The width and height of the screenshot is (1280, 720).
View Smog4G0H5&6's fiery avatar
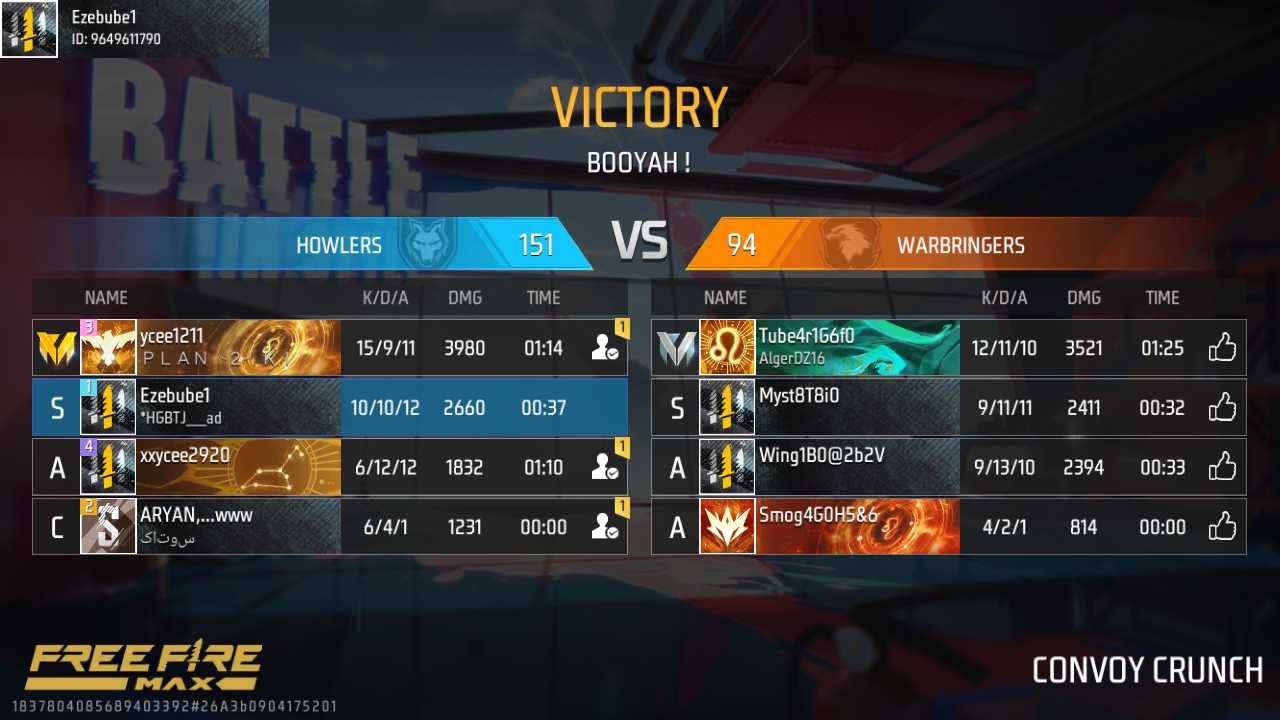tap(727, 527)
